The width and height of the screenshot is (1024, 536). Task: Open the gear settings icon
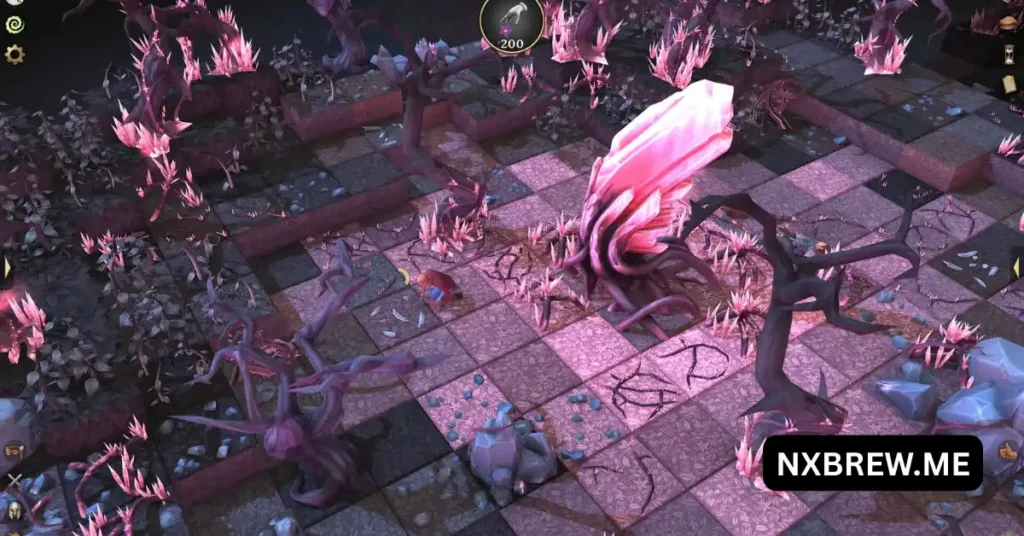(x=14, y=54)
